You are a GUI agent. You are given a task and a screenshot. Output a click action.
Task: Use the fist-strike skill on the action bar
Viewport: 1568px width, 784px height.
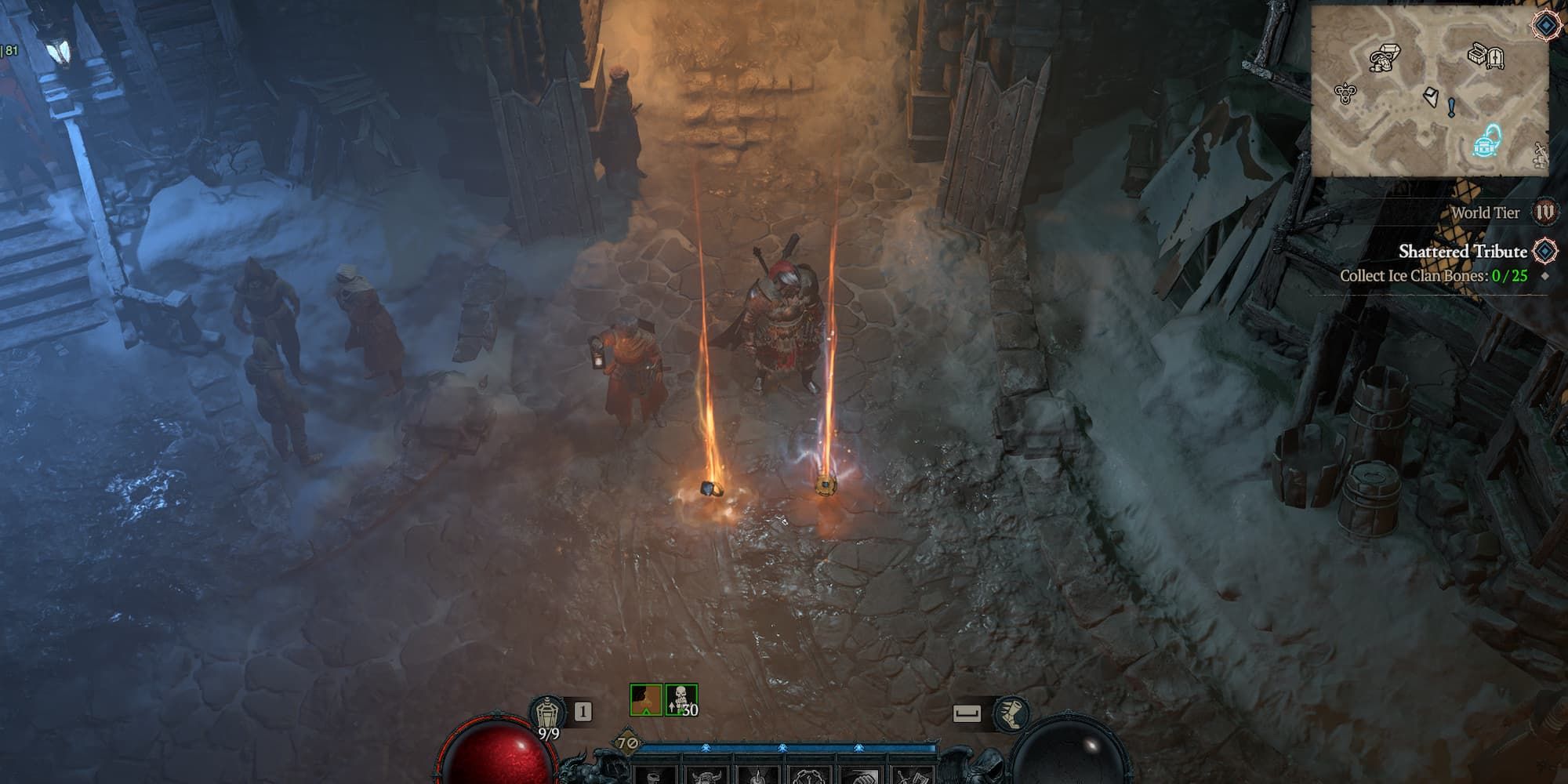862,778
